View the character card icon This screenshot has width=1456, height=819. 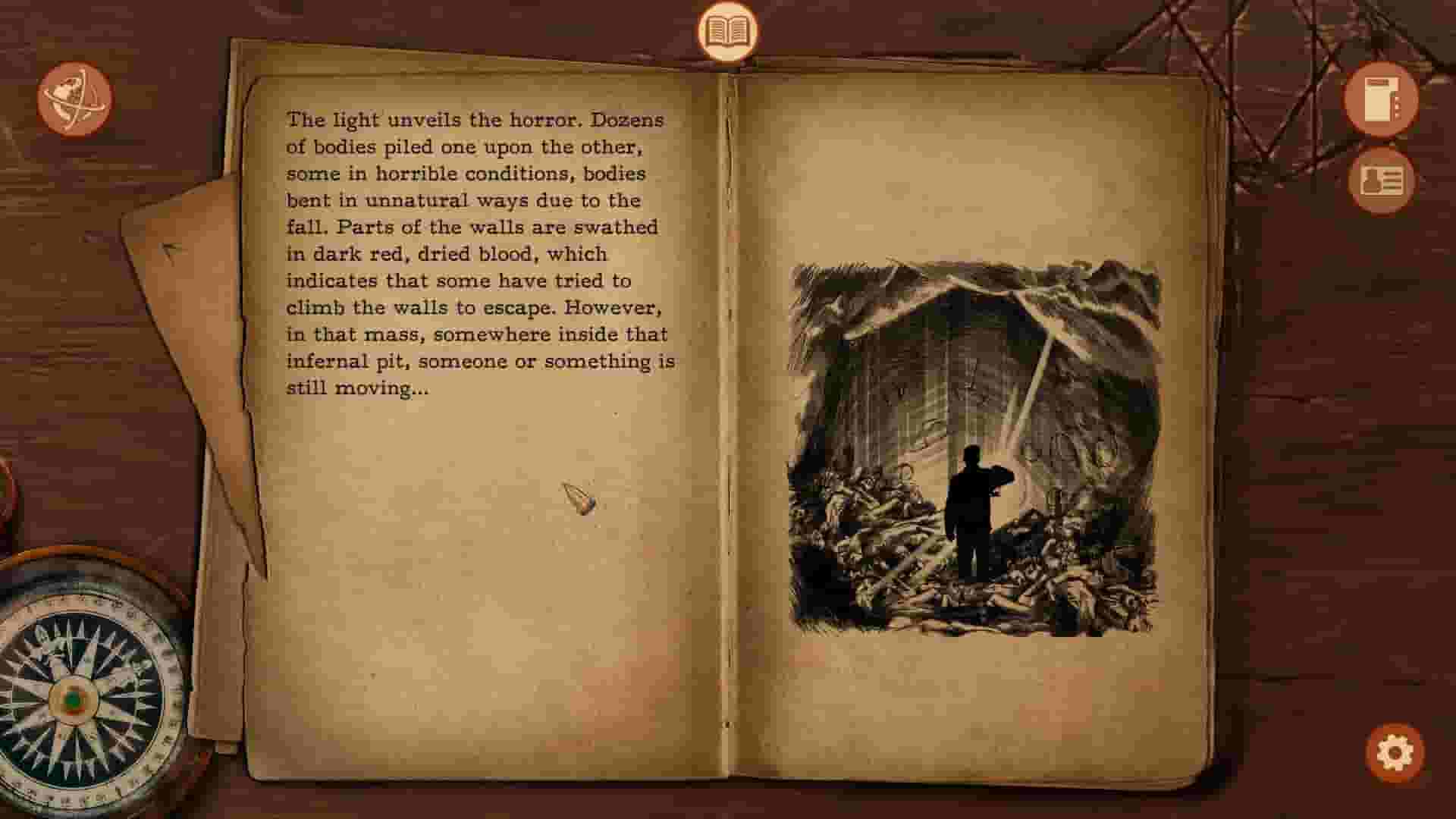1382,182
